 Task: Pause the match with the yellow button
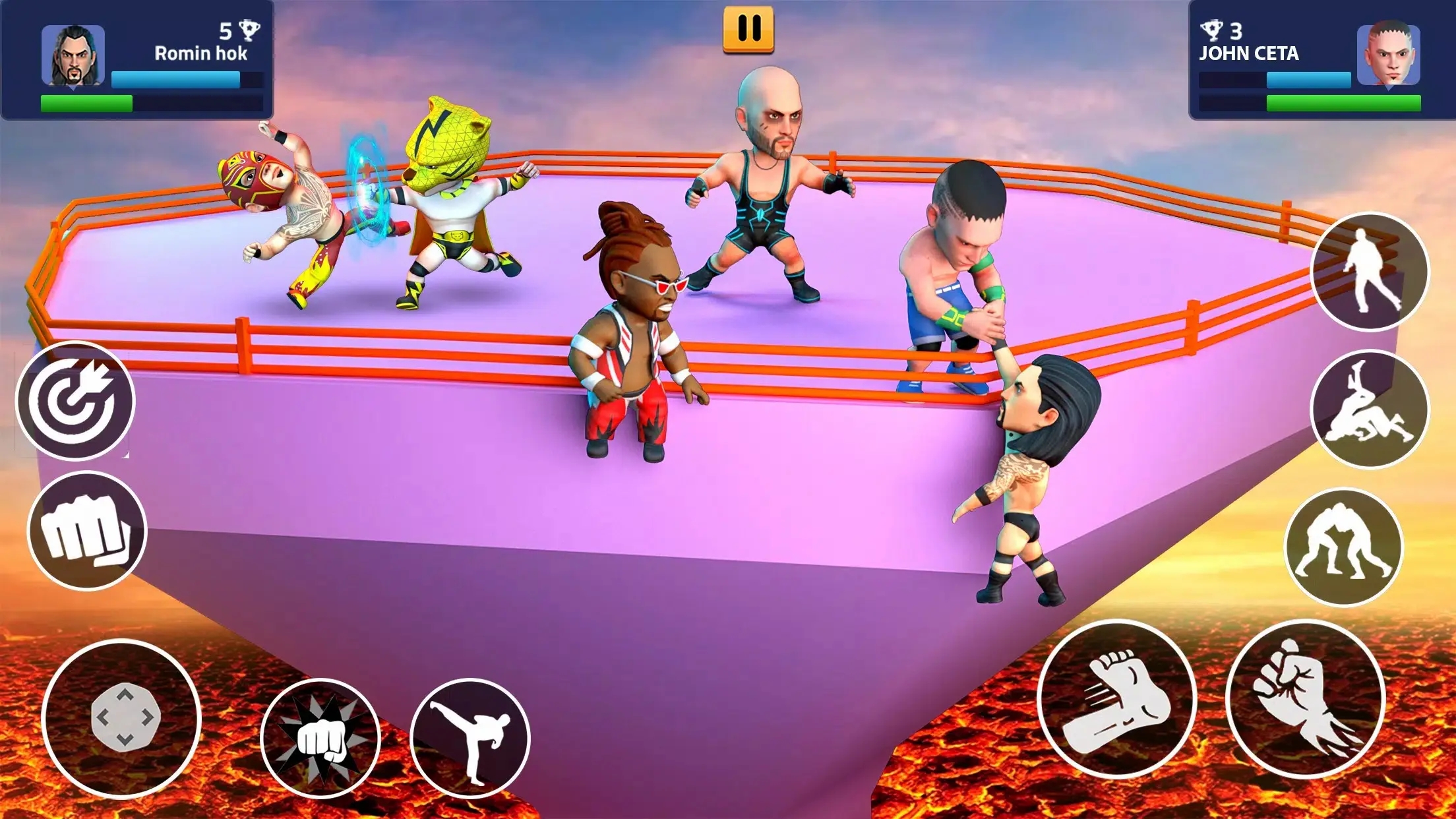click(748, 30)
